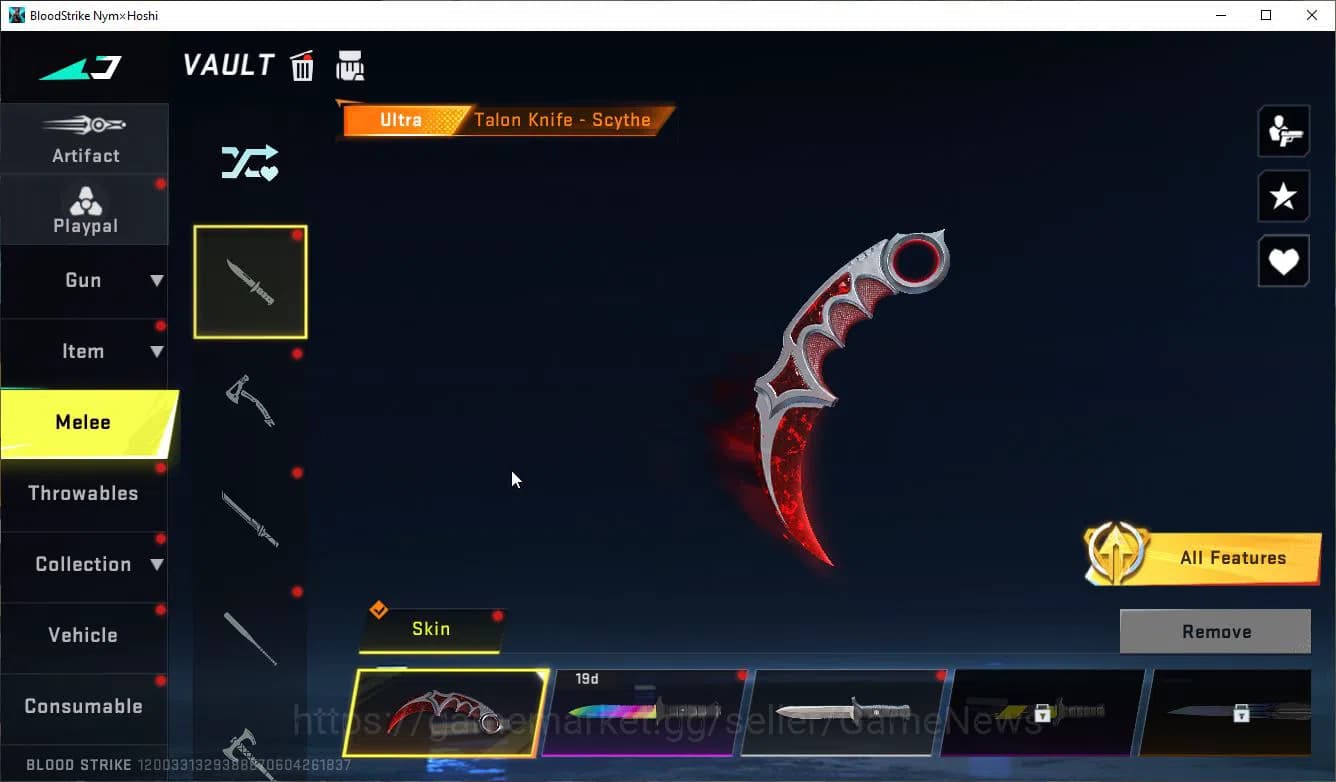The width and height of the screenshot is (1336, 782).
Task: Select the katana weapon category icon
Action: tap(250, 520)
